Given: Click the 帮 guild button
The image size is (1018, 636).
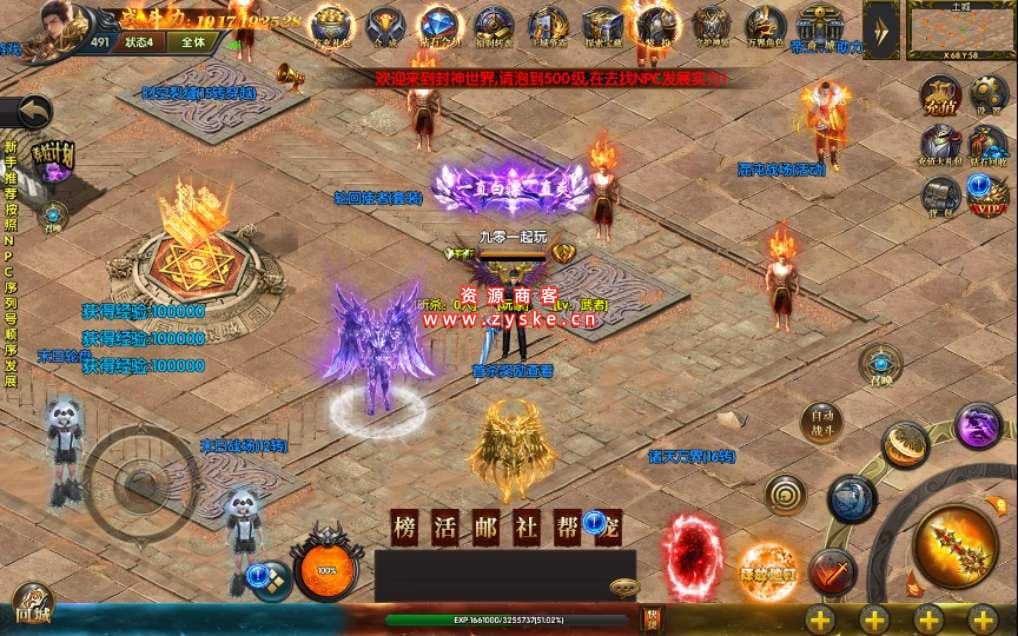Looking at the screenshot, I should point(567,528).
